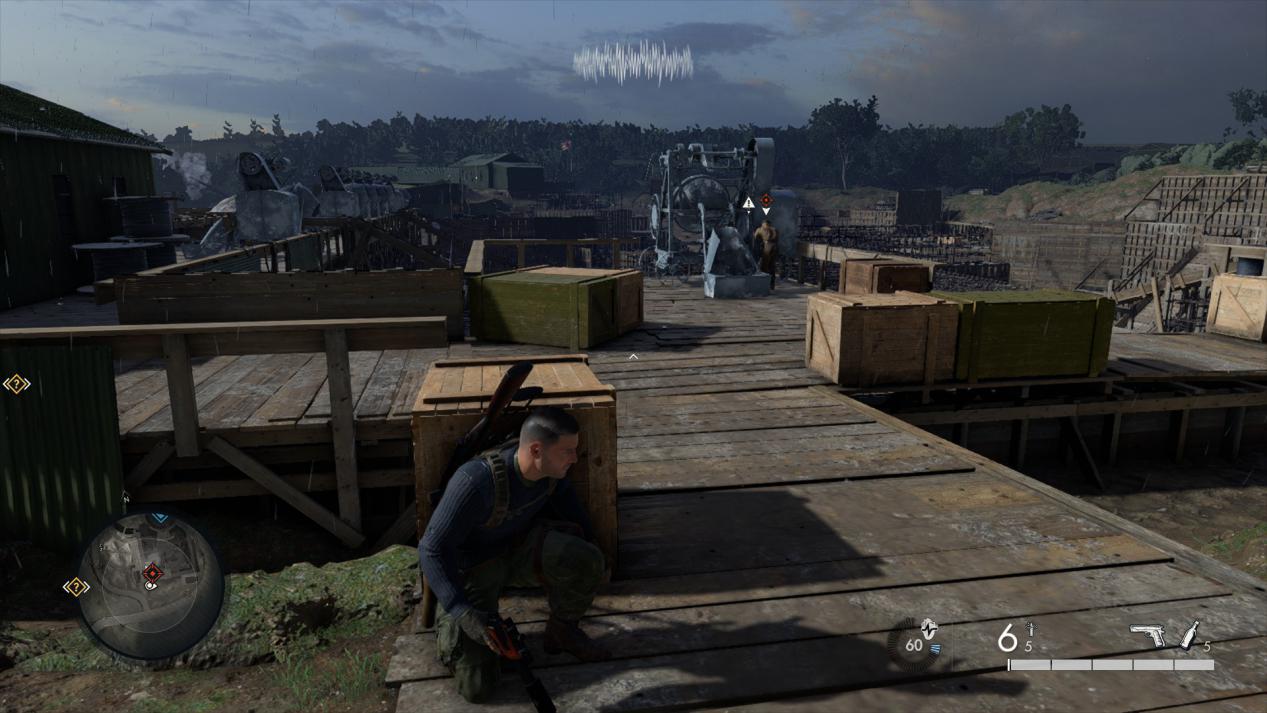Click the sound waveform indicator in the sky
The height and width of the screenshot is (713, 1267).
(633, 63)
